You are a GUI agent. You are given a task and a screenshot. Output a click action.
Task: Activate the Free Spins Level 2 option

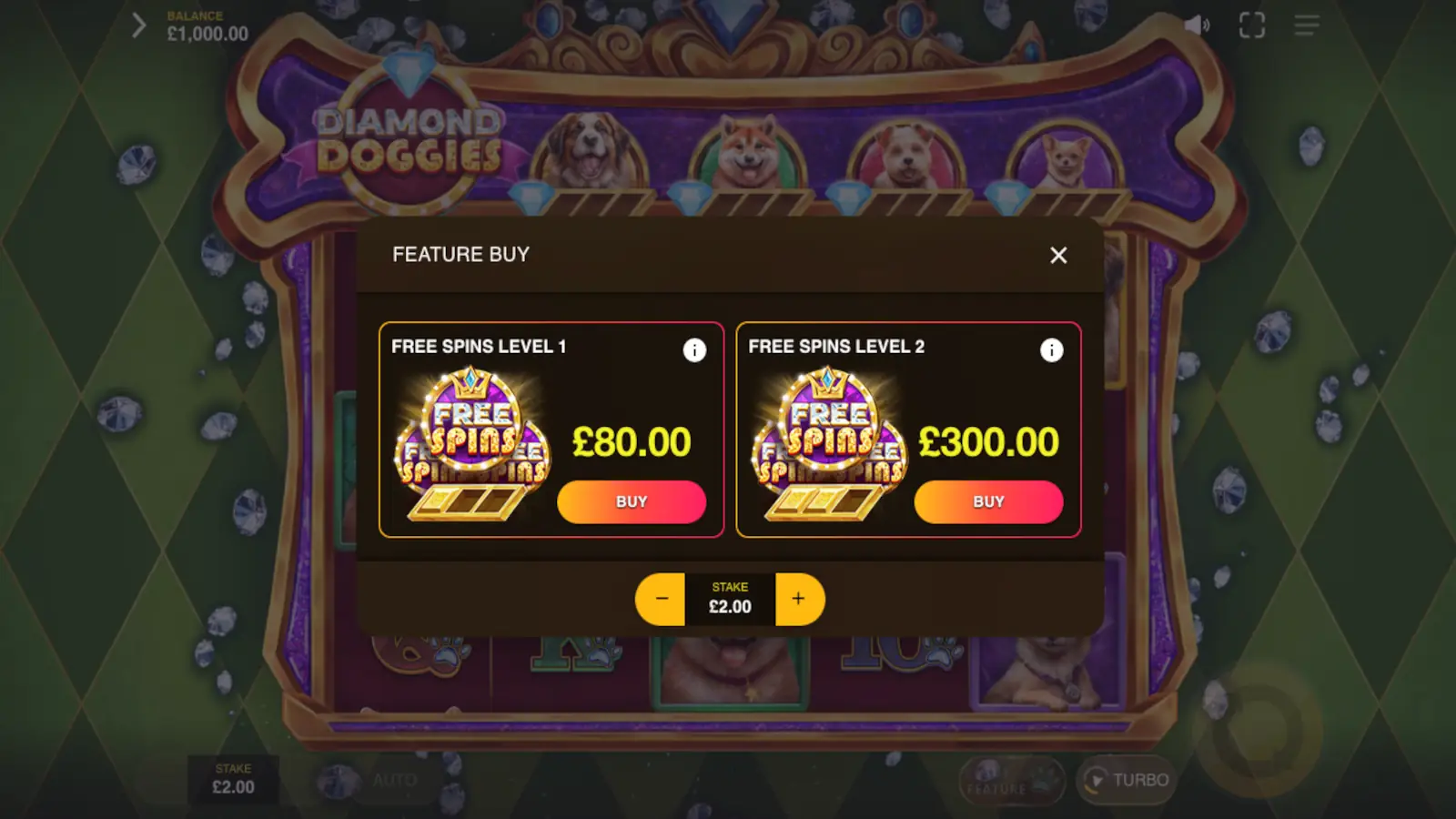click(x=907, y=430)
